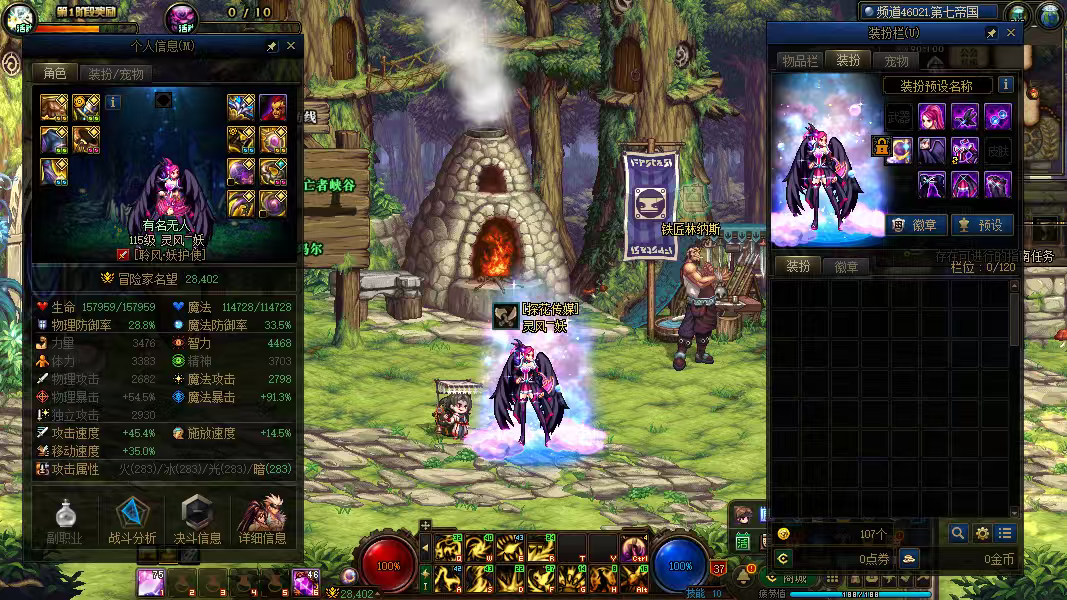Select the red-faced demon title equipment slot
The image size is (1067, 600).
(273, 107)
